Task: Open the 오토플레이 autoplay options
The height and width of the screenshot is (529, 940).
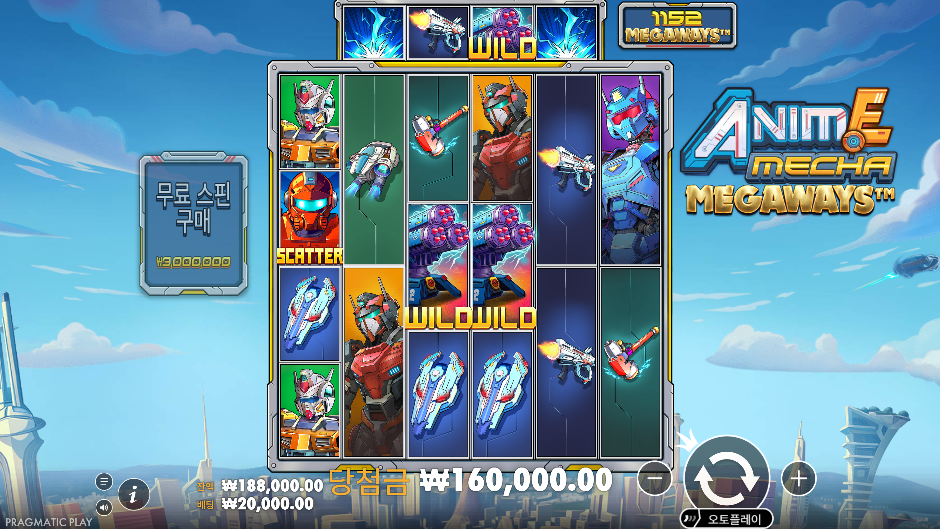Action: [727, 518]
